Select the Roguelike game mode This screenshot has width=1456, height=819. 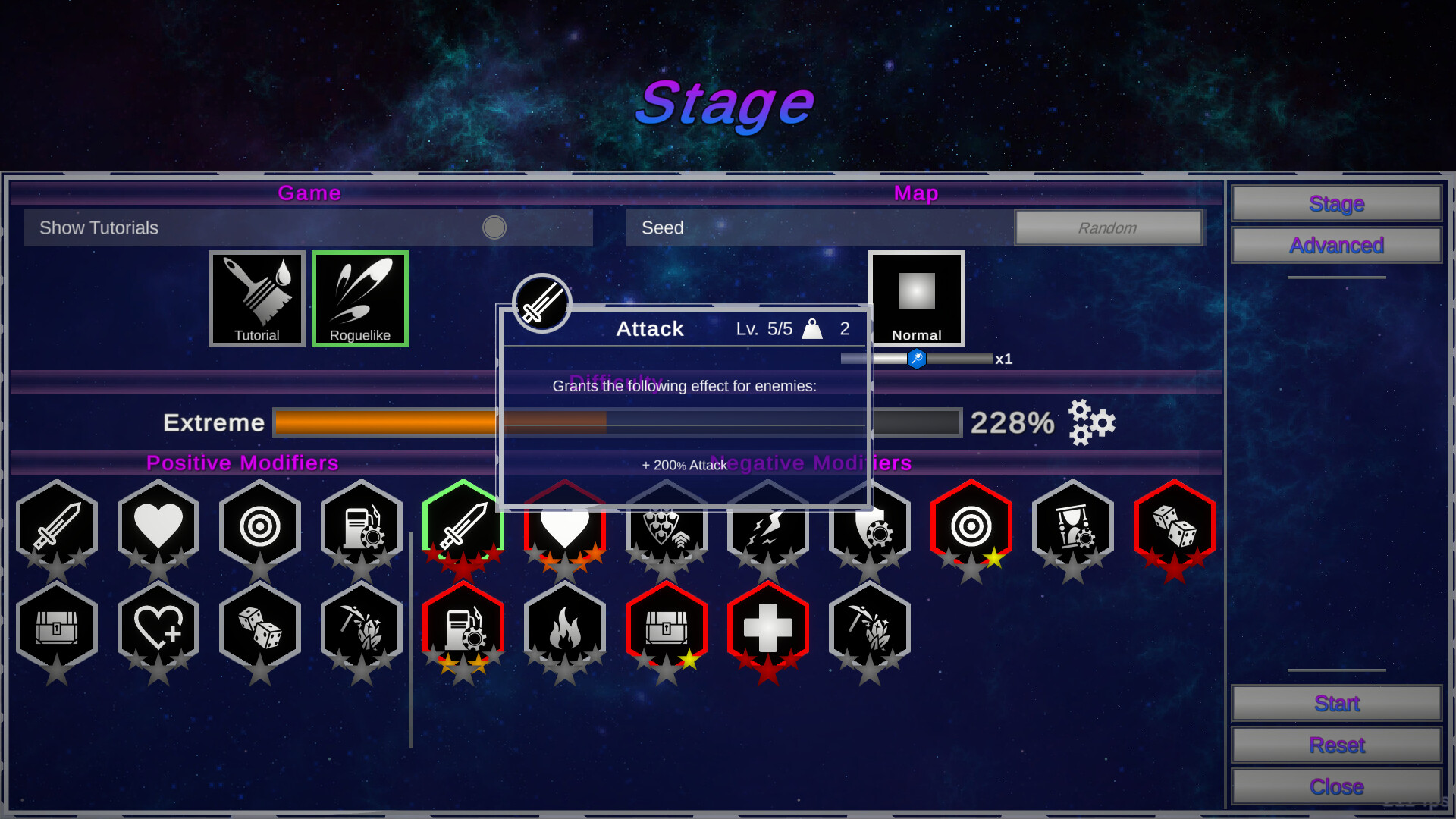pos(359,299)
